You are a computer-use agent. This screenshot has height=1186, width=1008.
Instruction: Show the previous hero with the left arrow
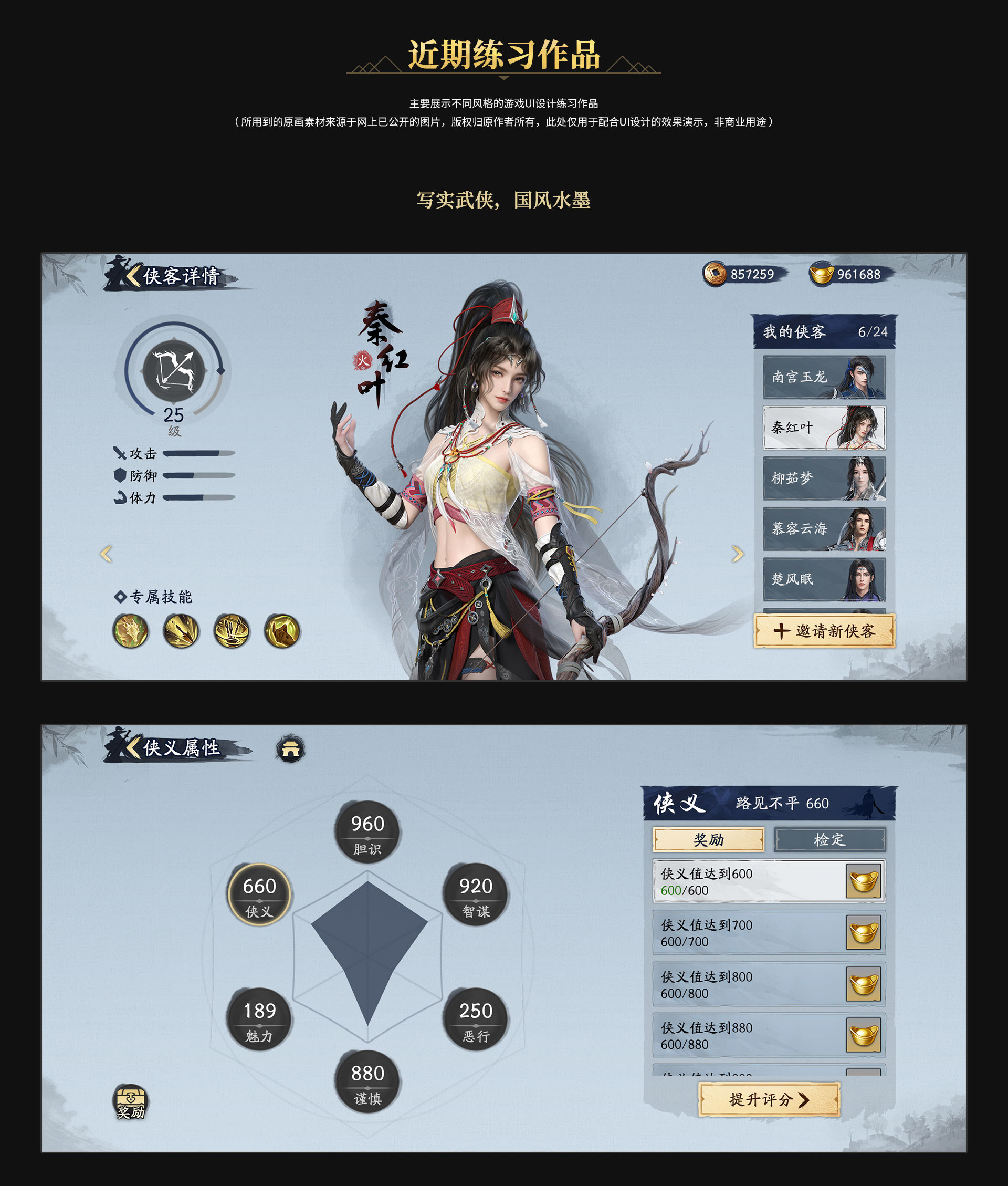coord(106,553)
